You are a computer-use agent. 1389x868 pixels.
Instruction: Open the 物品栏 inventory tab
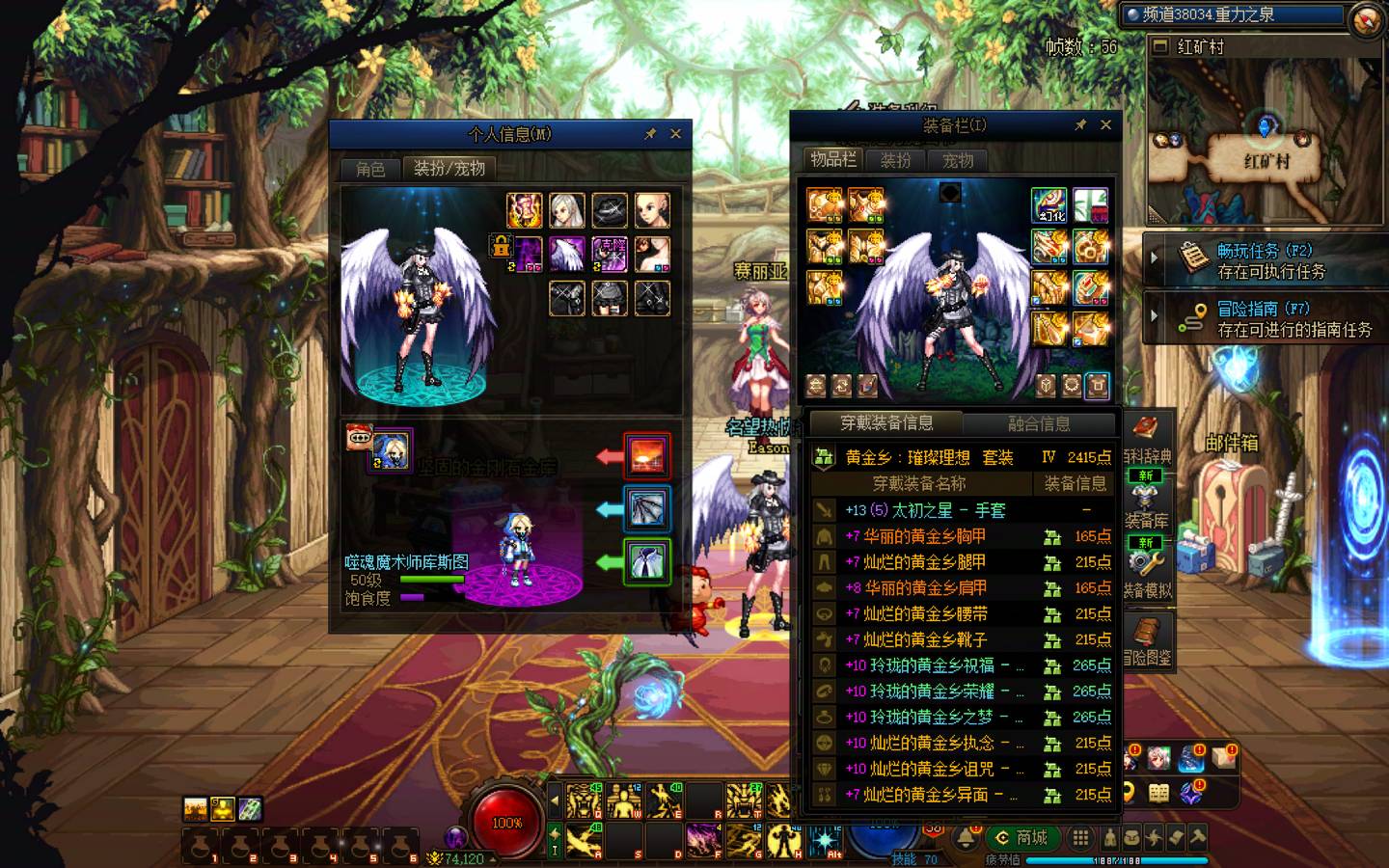(832, 160)
